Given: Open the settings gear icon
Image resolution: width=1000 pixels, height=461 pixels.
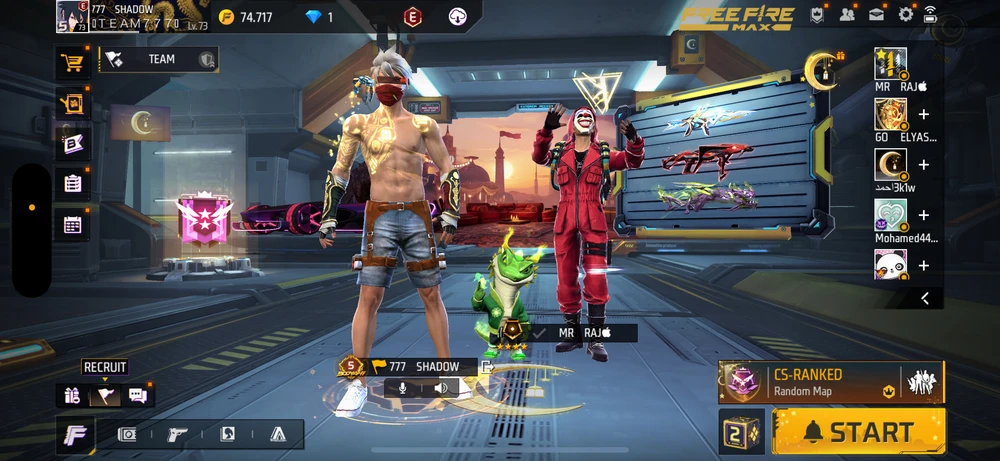Looking at the screenshot, I should 906,14.
